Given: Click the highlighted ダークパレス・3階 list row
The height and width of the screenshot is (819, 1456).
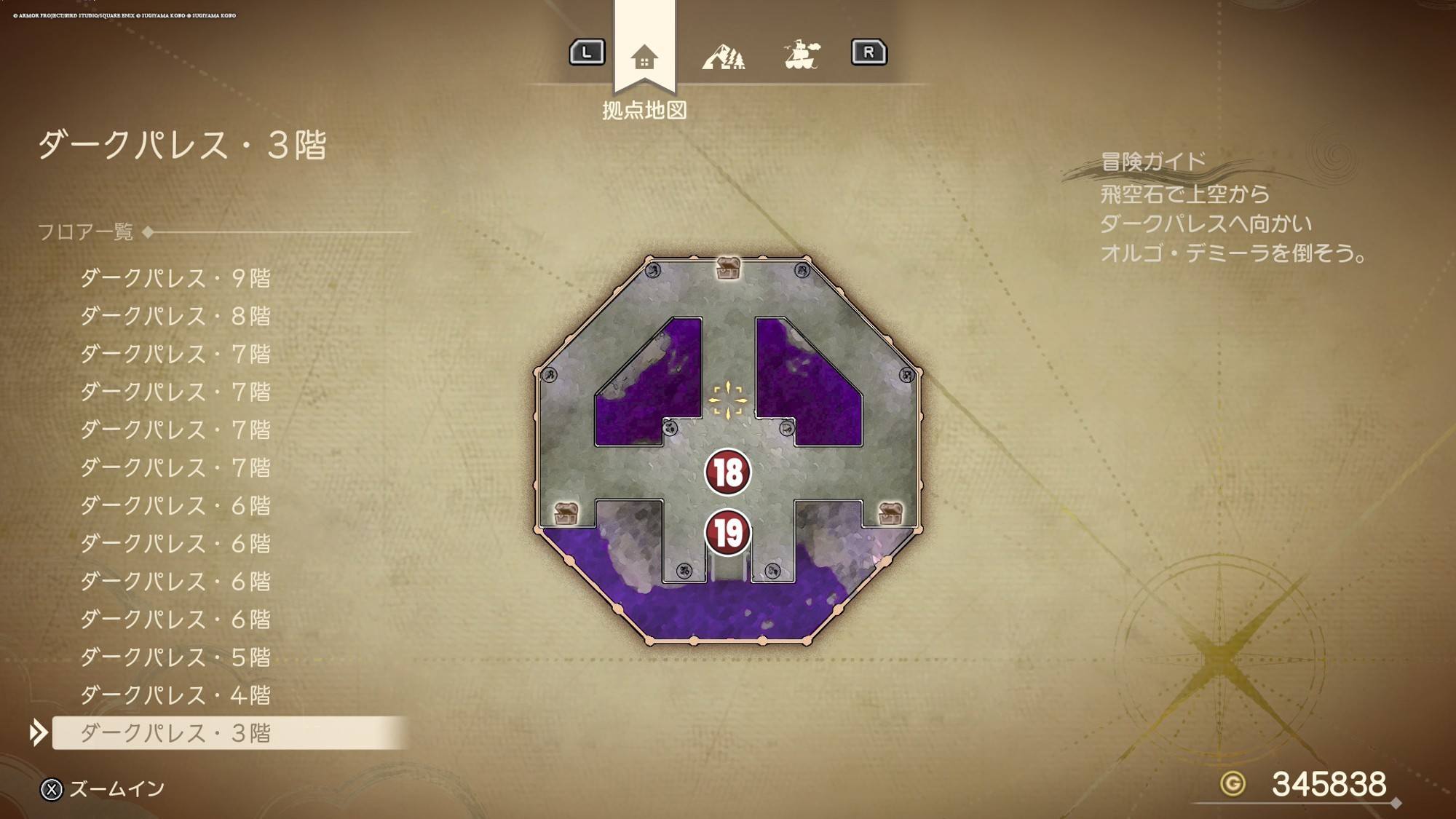Looking at the screenshot, I should click(x=175, y=733).
